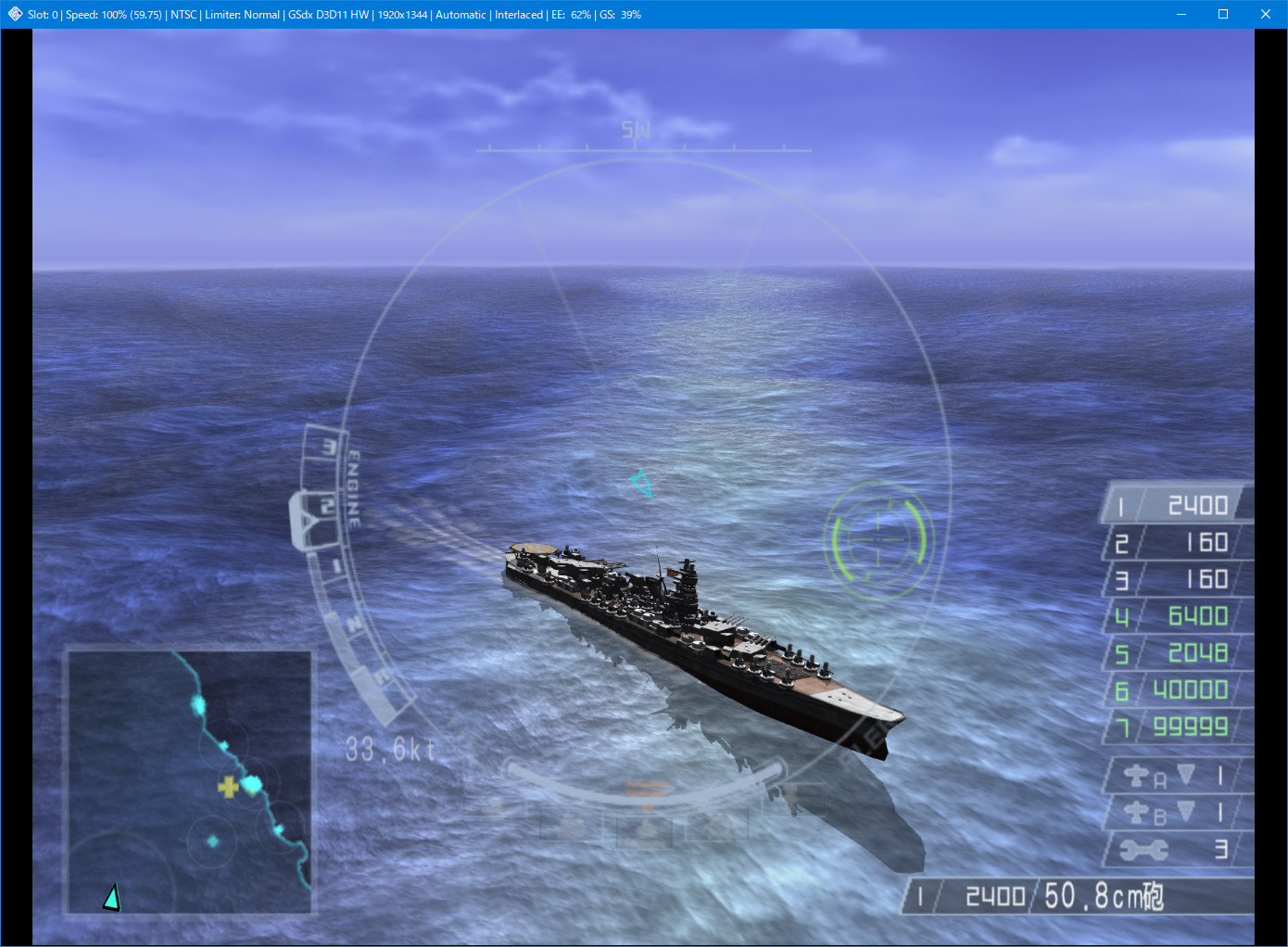Click the cyan aiming cursor above the battleship
This screenshot has width=1288, height=947.
[641, 484]
